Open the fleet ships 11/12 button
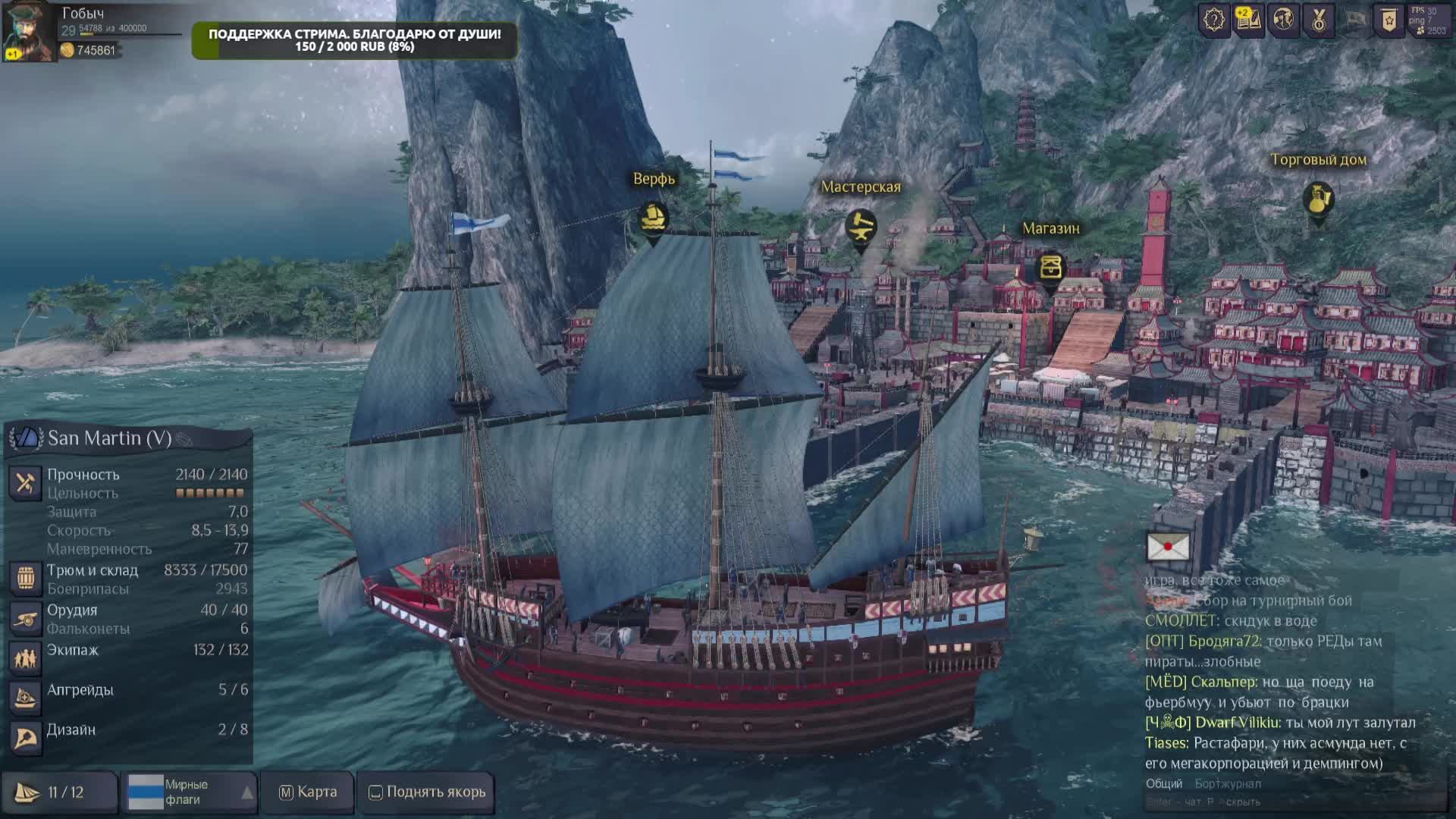The width and height of the screenshot is (1456, 819). coord(59,792)
